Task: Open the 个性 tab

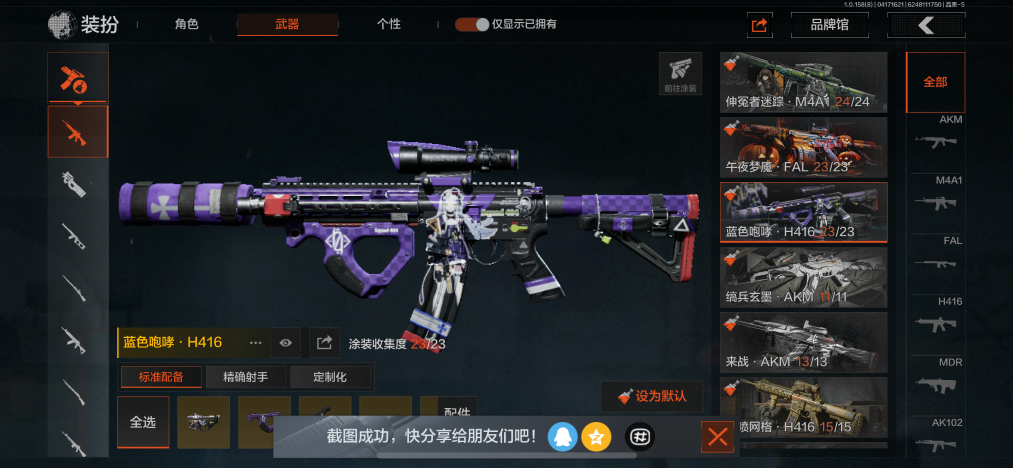Action: click(x=389, y=24)
